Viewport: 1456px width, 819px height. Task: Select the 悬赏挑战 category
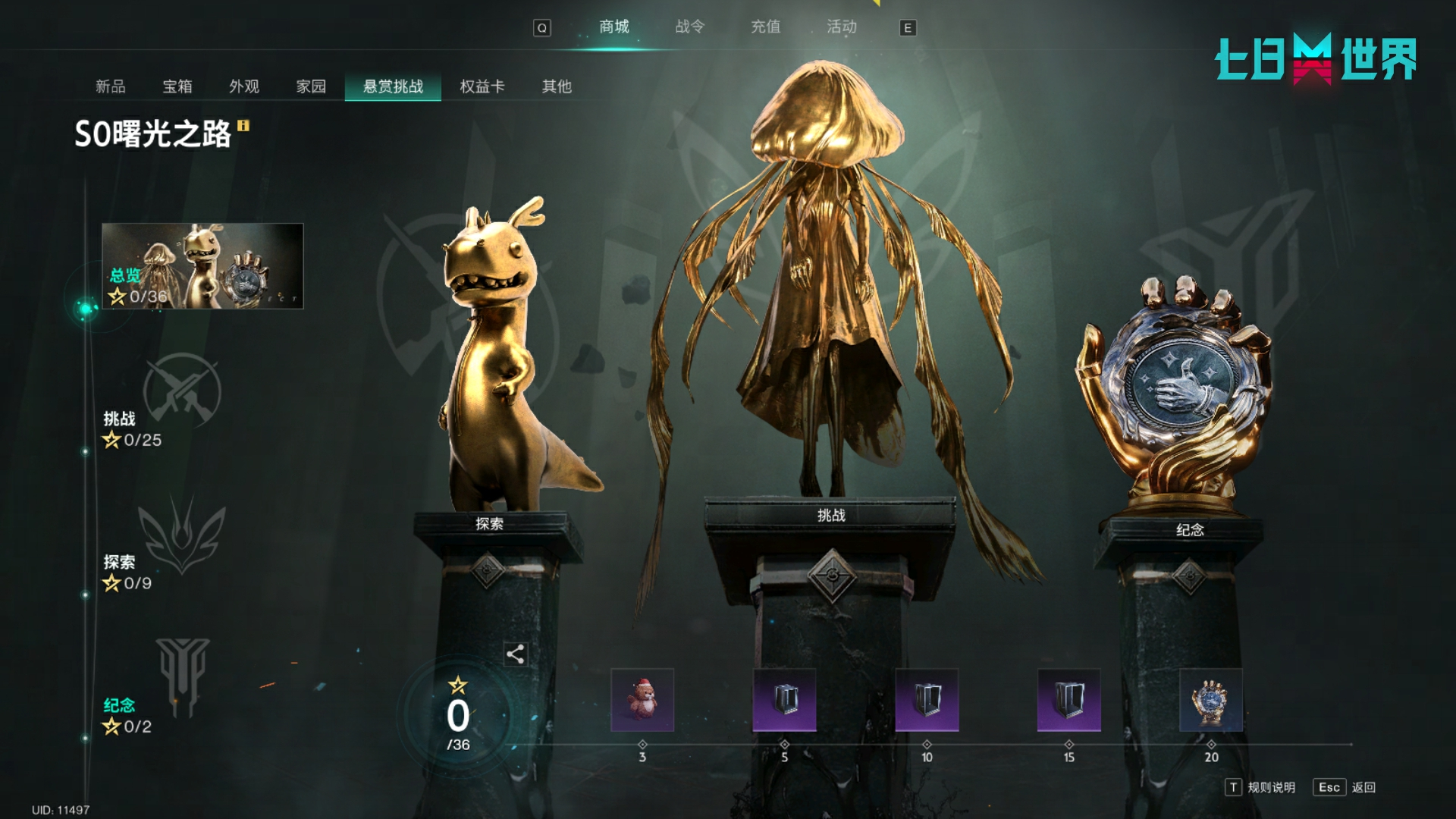pos(393,86)
